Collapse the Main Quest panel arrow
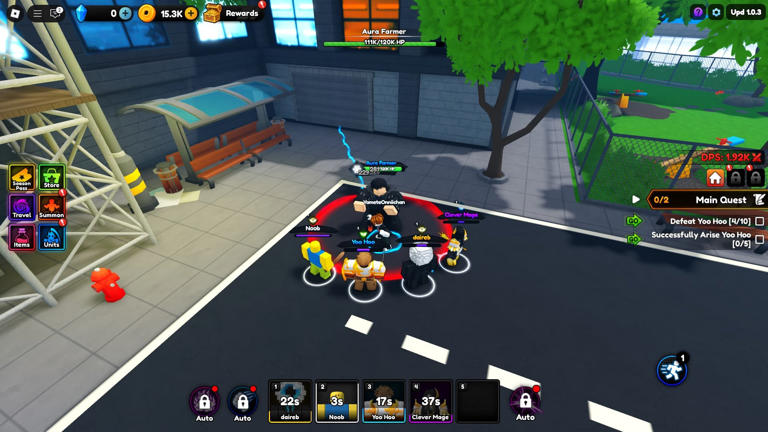 [636, 200]
